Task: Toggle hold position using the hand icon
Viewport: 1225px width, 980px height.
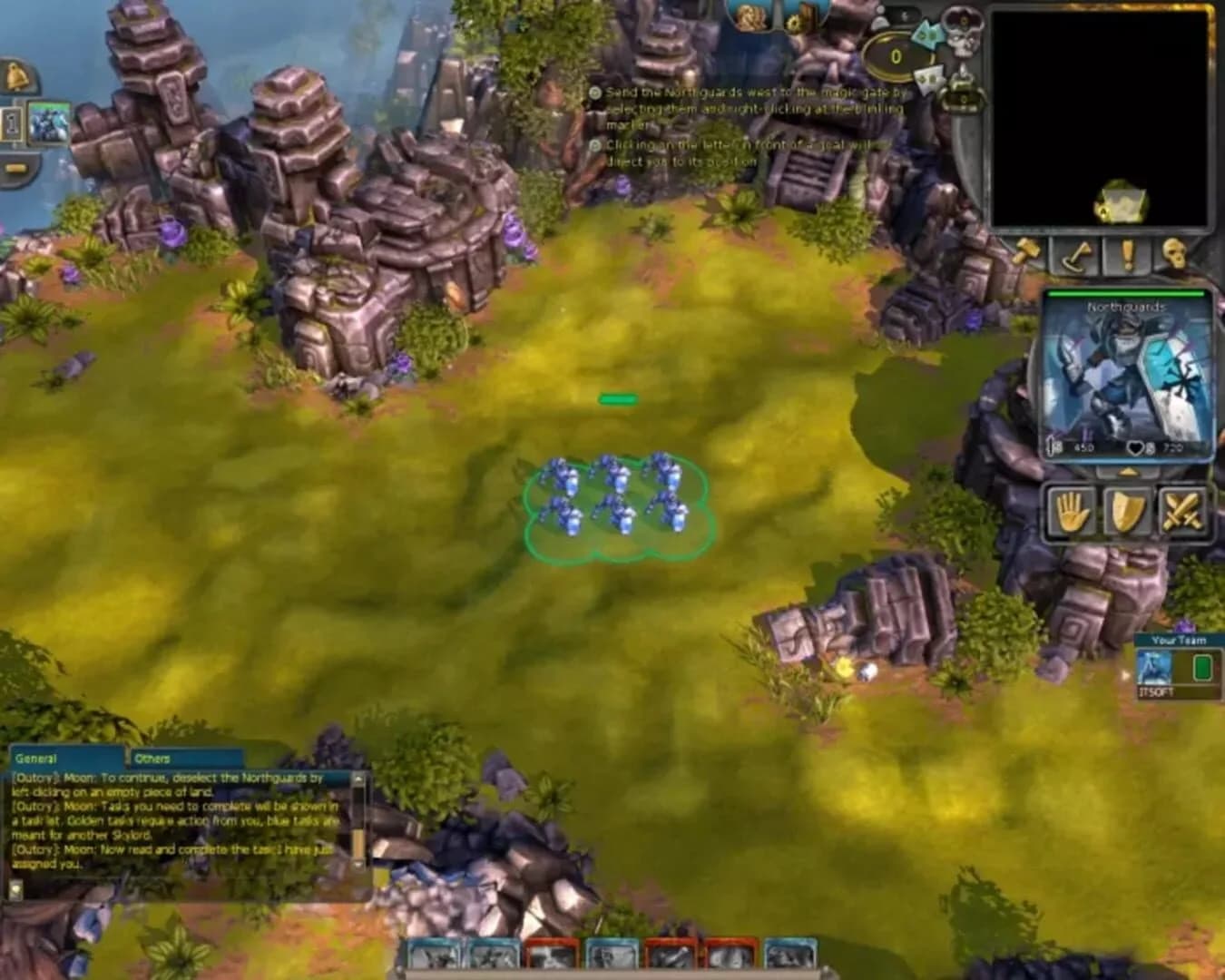Action: (x=1073, y=513)
